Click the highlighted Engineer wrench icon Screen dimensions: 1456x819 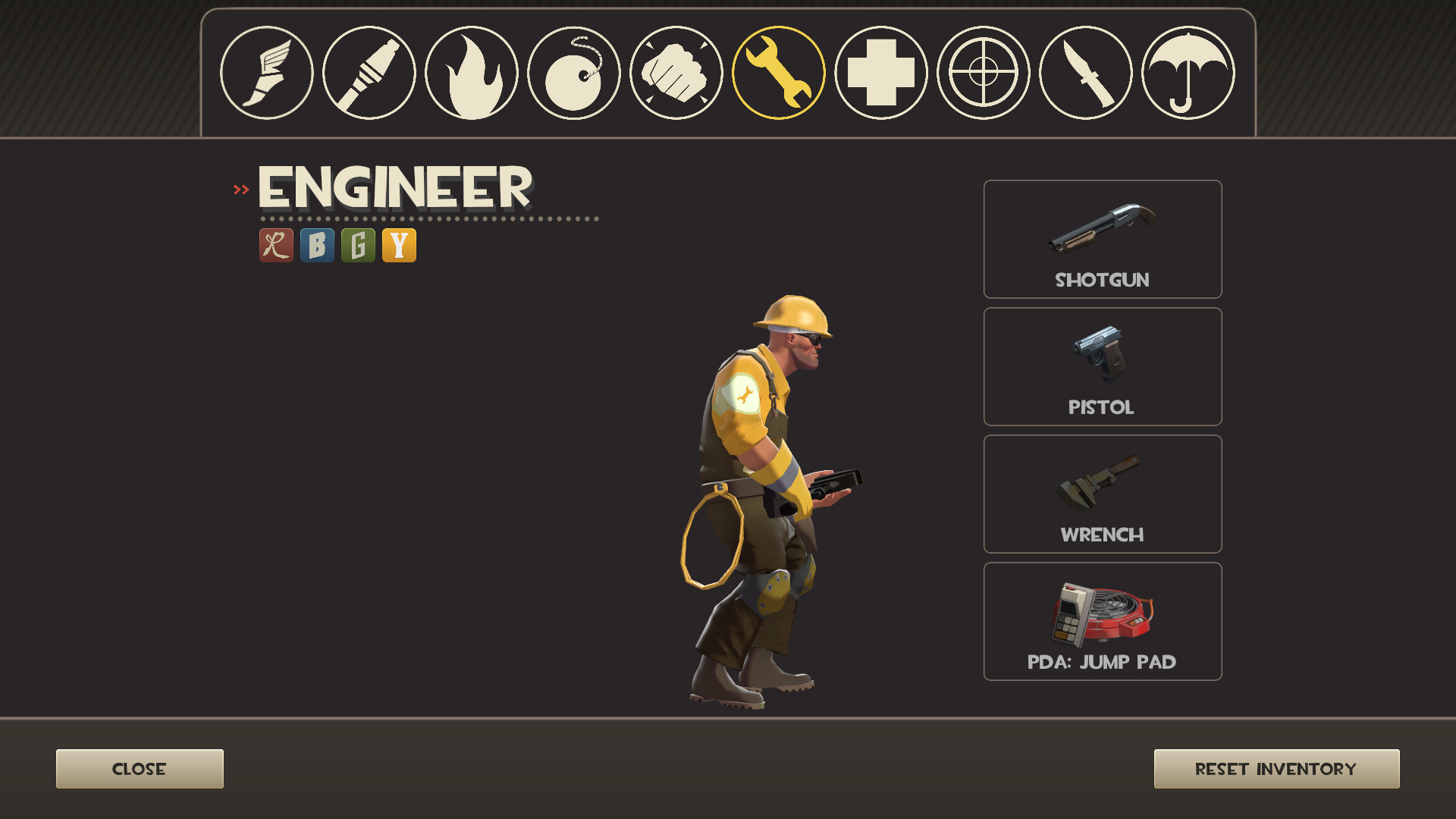click(779, 74)
